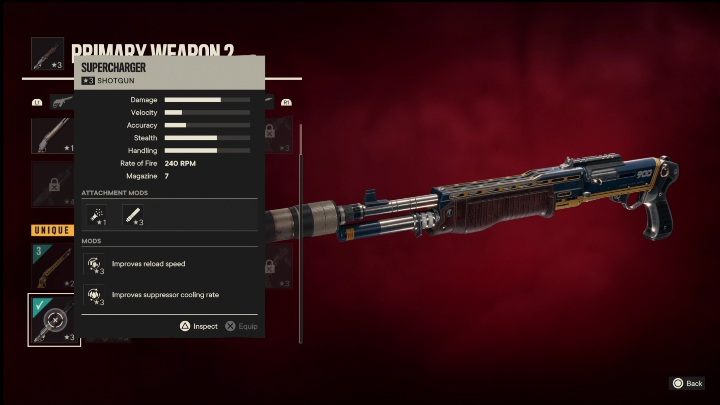The height and width of the screenshot is (405, 720).
Task: Open the one-star suppressor attachment mod
Action: pos(99,215)
